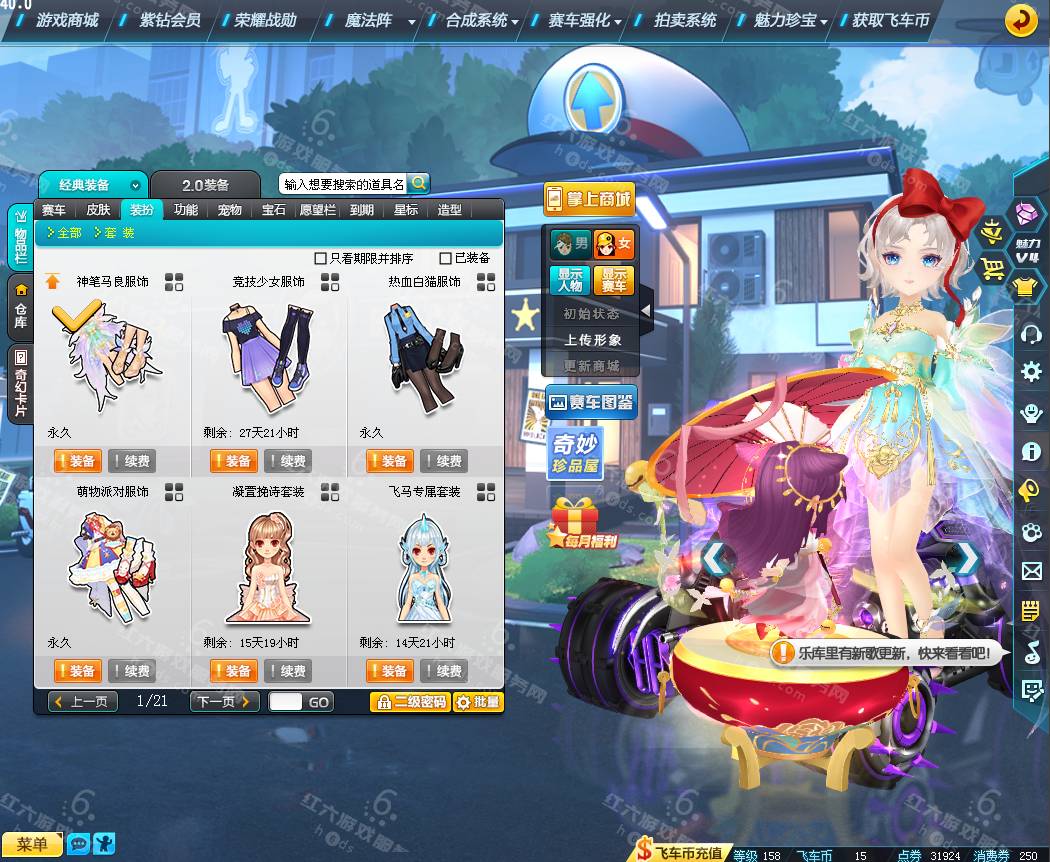Switch to the 2.0装备 tab

(205, 185)
